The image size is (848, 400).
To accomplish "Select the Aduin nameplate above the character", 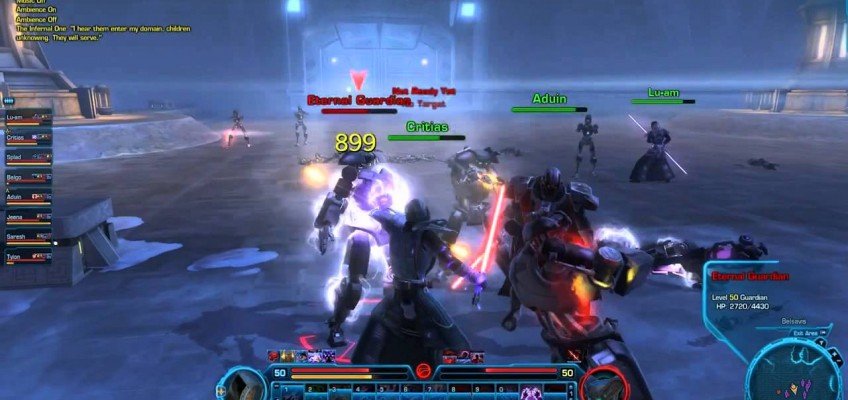I will tap(549, 100).
